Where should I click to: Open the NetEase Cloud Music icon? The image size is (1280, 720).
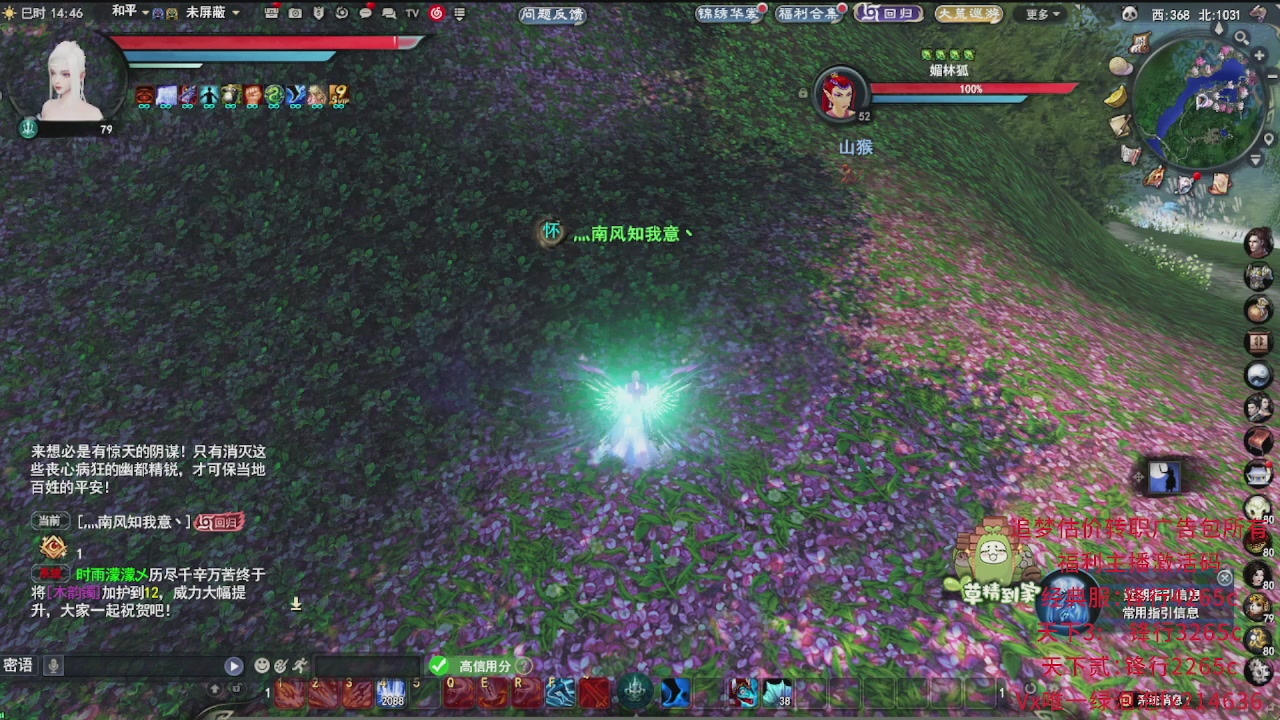(x=437, y=14)
